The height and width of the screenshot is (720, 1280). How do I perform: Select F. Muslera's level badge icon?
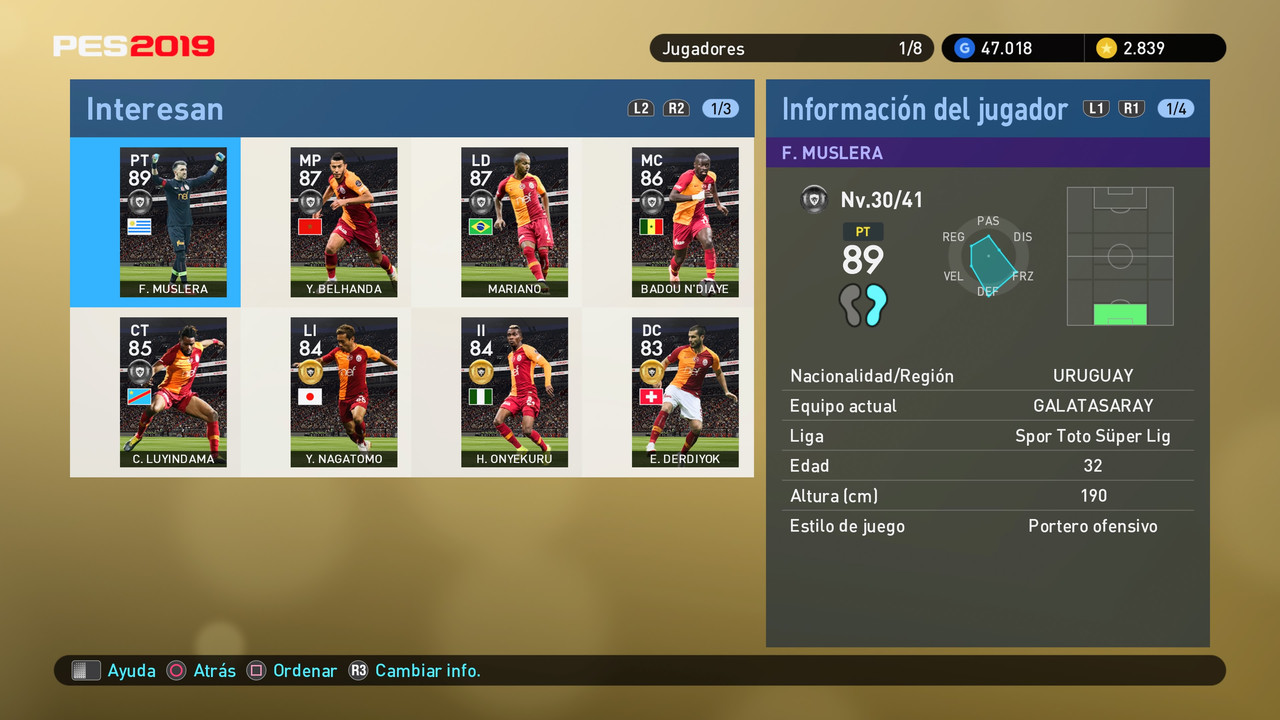(814, 199)
